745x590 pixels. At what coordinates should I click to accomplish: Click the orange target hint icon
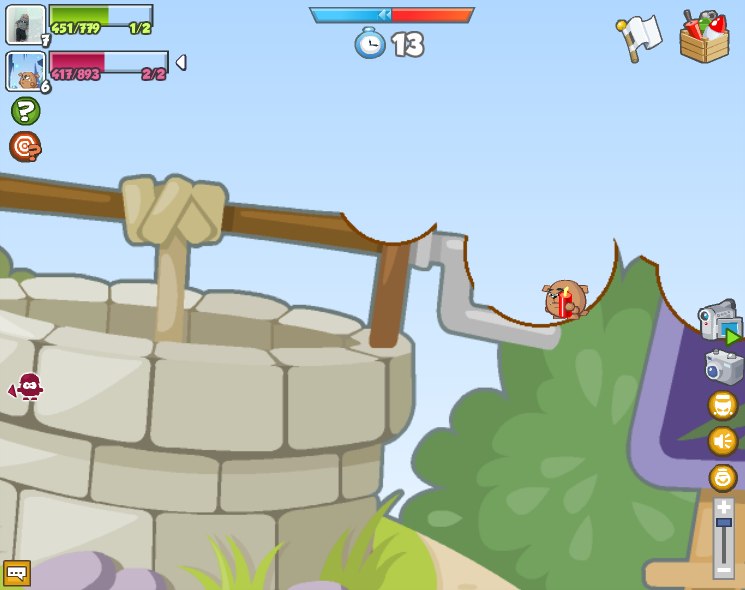coord(25,147)
